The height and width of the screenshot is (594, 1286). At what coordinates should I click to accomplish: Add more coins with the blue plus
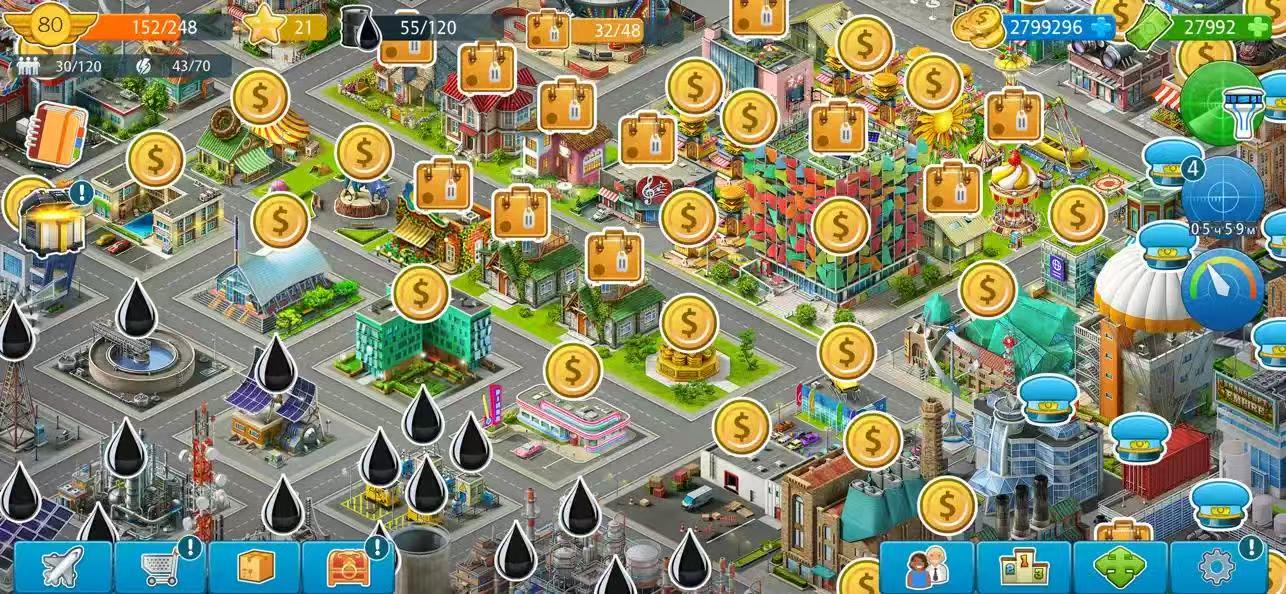(1101, 27)
